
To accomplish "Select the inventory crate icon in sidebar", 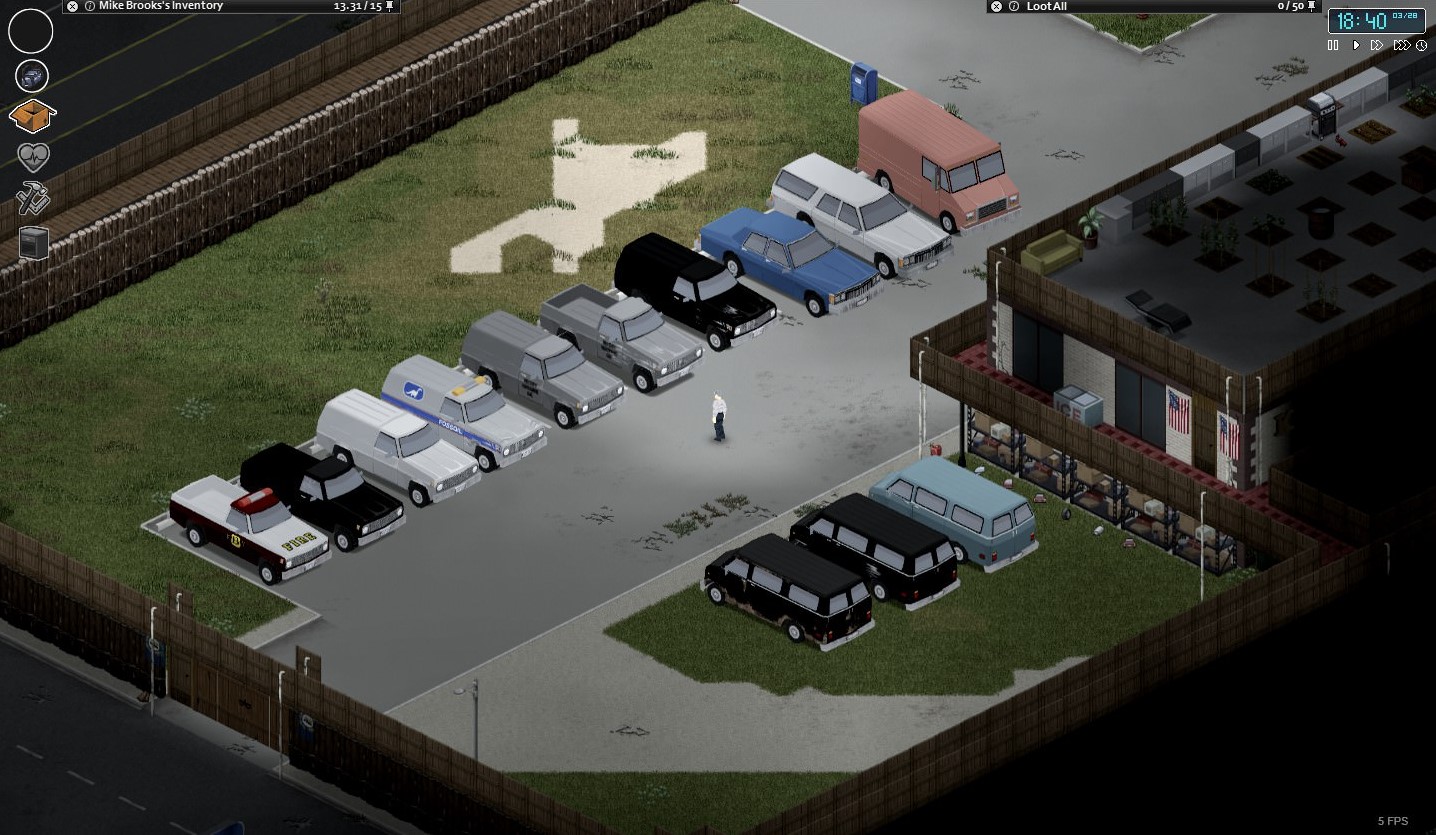I will 31,117.
